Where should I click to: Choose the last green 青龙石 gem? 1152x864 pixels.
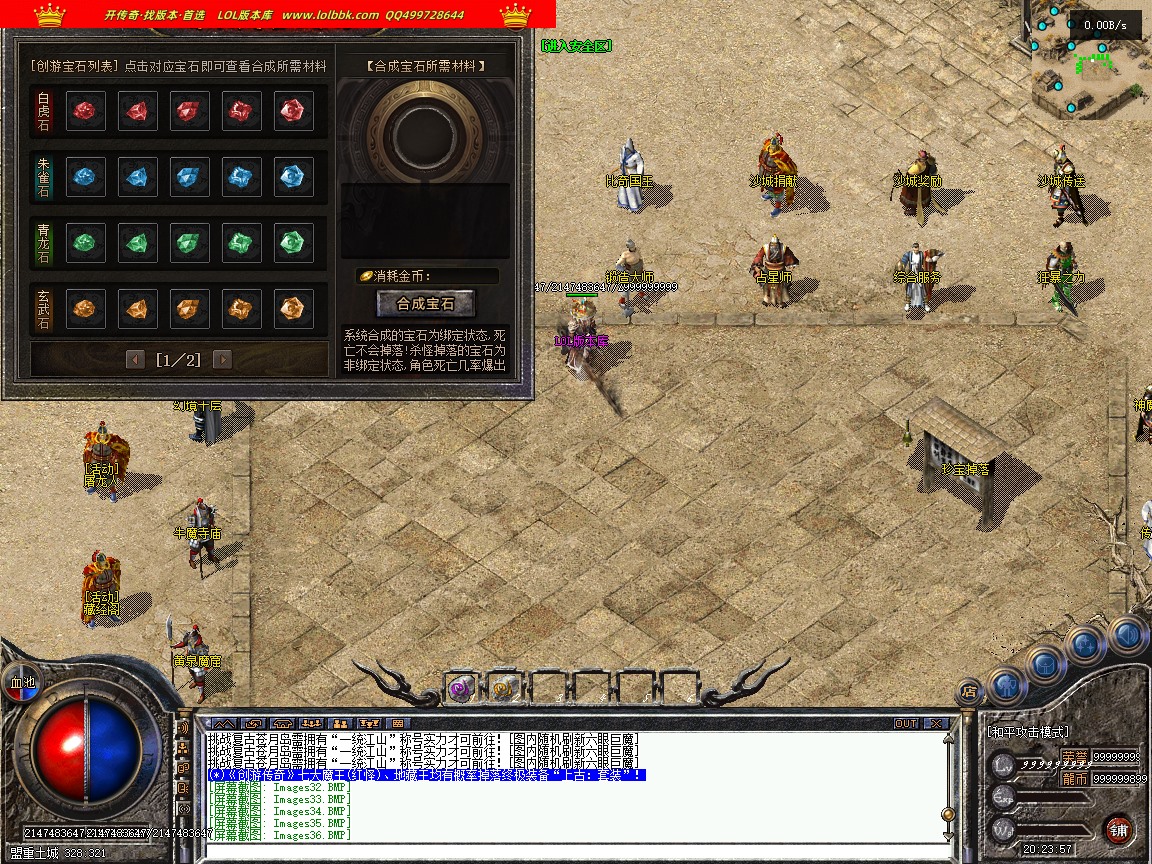[293, 243]
